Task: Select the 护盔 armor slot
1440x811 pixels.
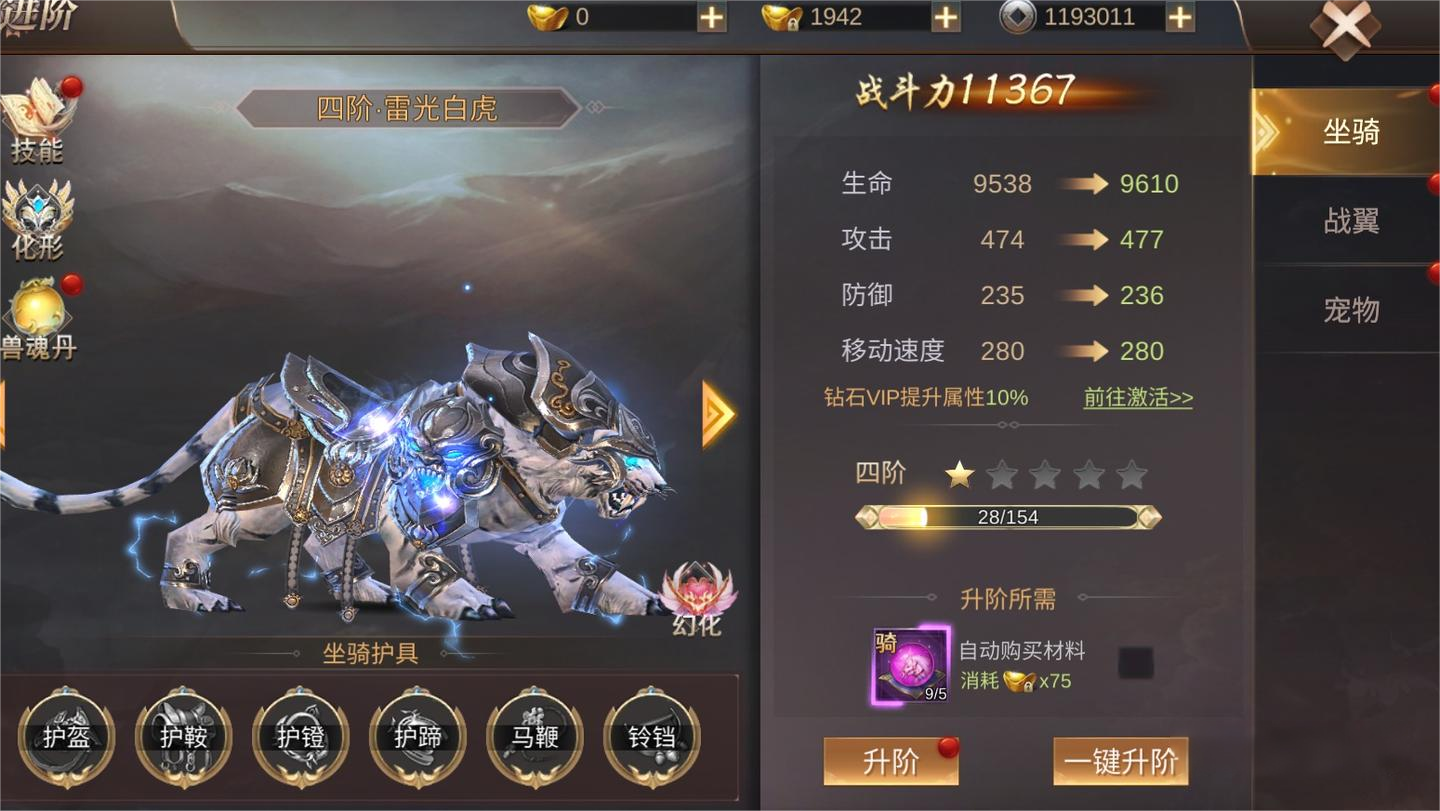Action: tap(67, 738)
